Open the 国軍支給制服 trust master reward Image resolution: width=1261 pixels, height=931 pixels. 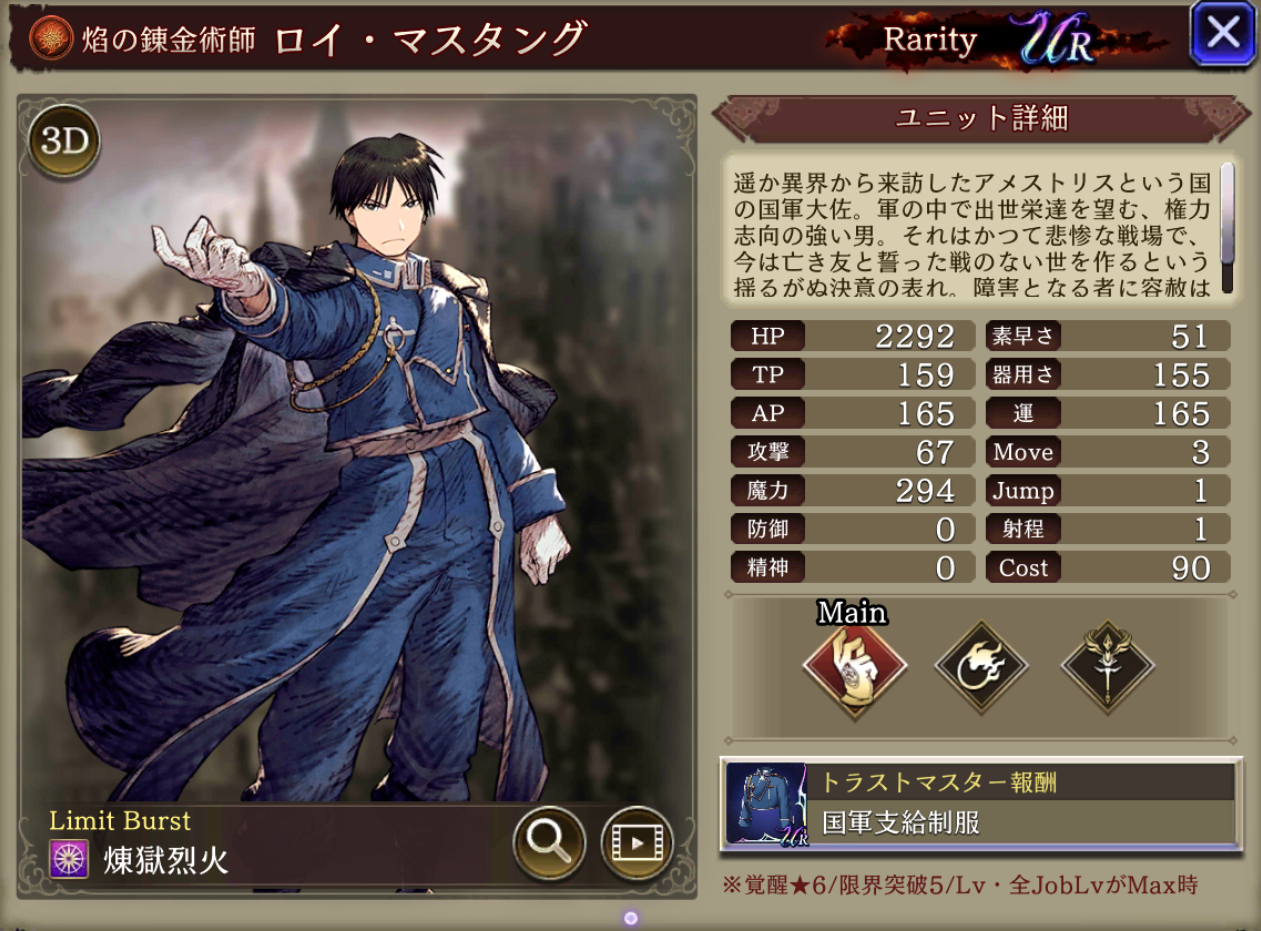(x=980, y=803)
